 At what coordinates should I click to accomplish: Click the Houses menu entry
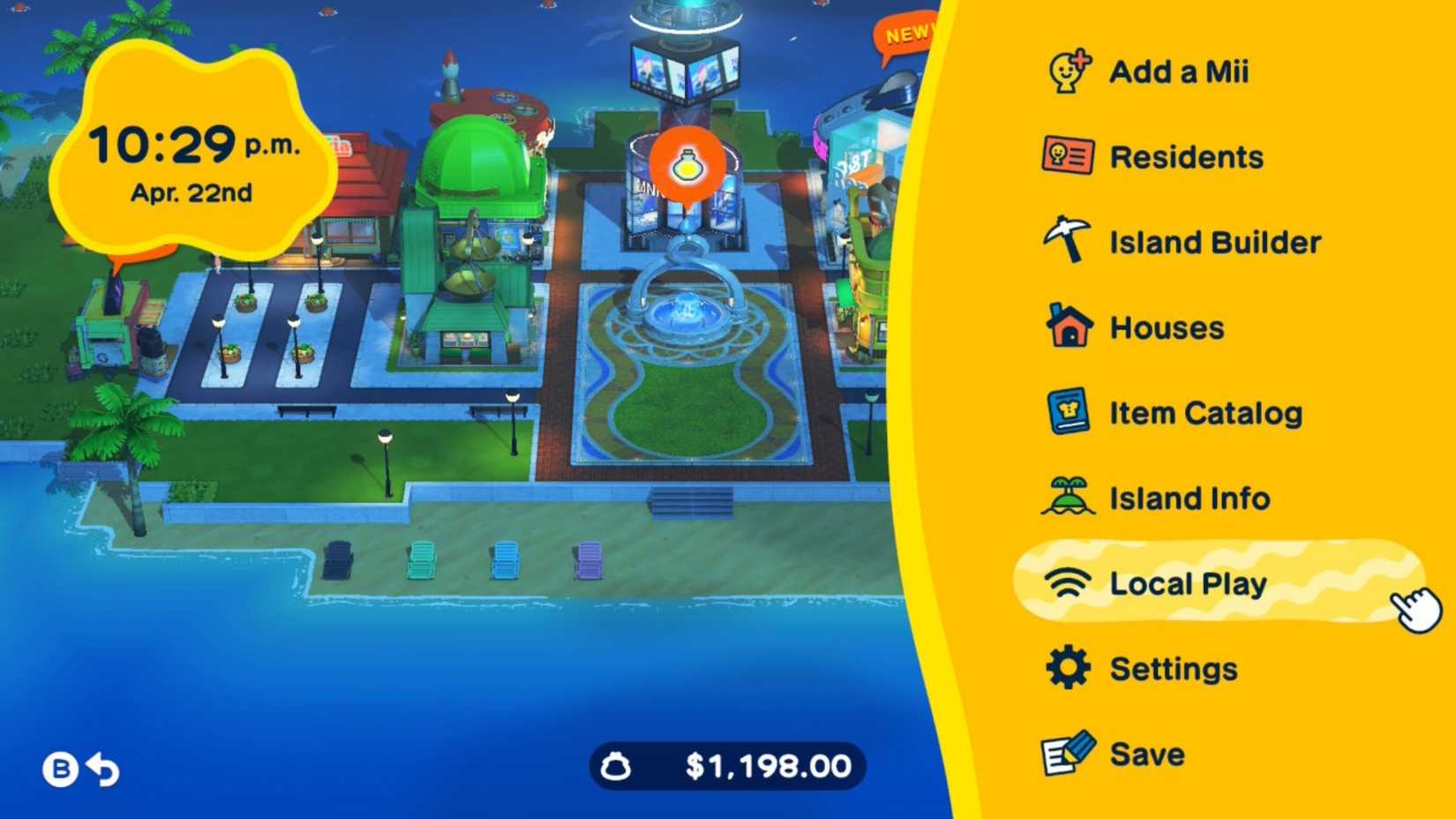point(1165,327)
